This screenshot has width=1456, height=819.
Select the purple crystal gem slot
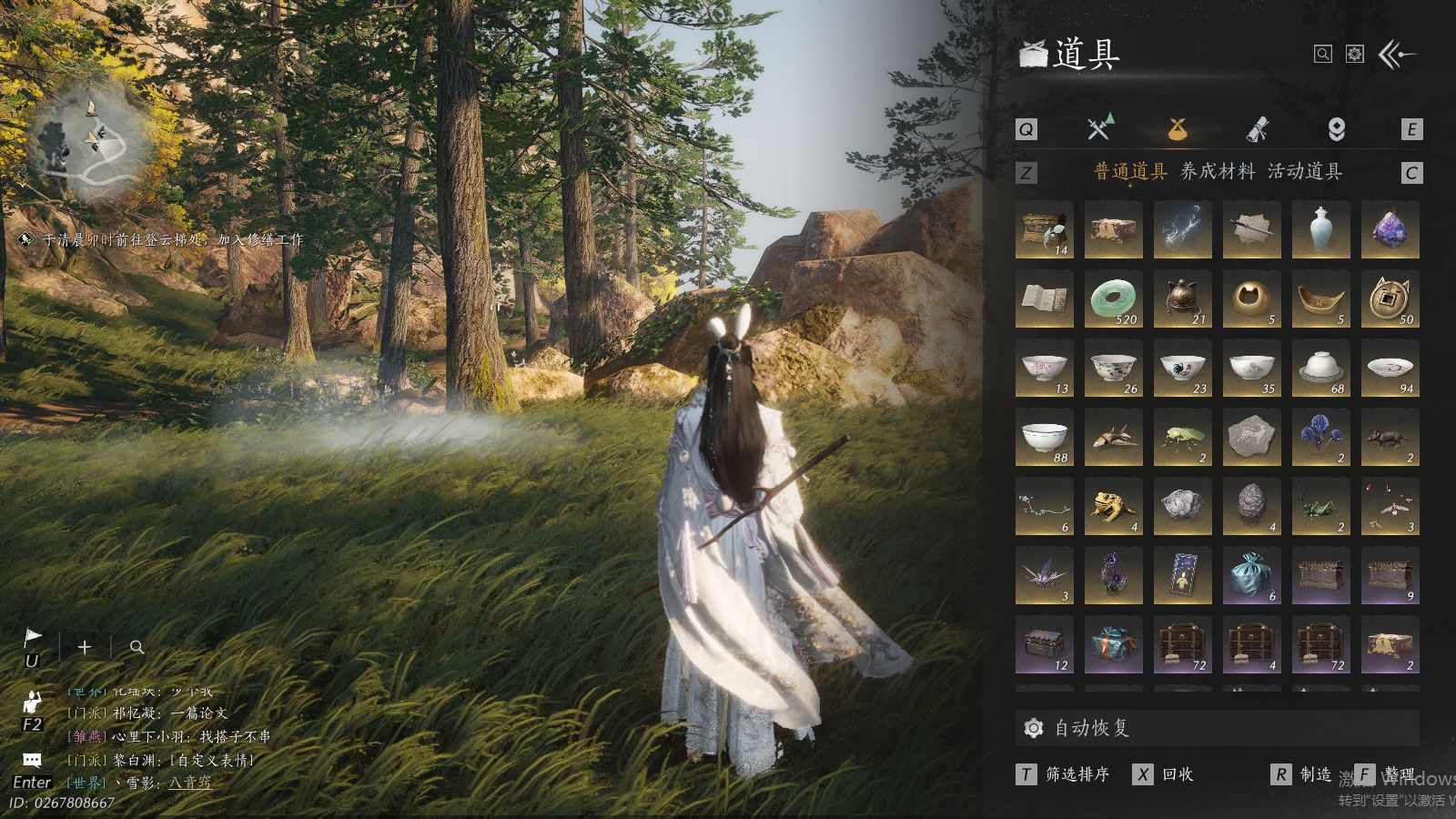pyautogui.click(x=1390, y=230)
